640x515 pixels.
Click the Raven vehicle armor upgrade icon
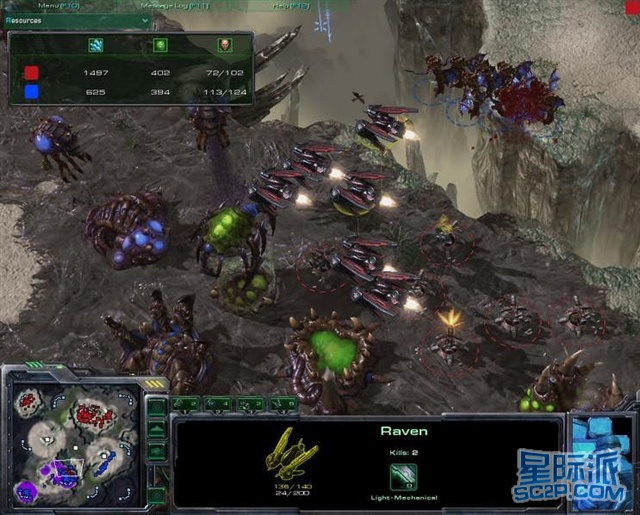click(403, 484)
